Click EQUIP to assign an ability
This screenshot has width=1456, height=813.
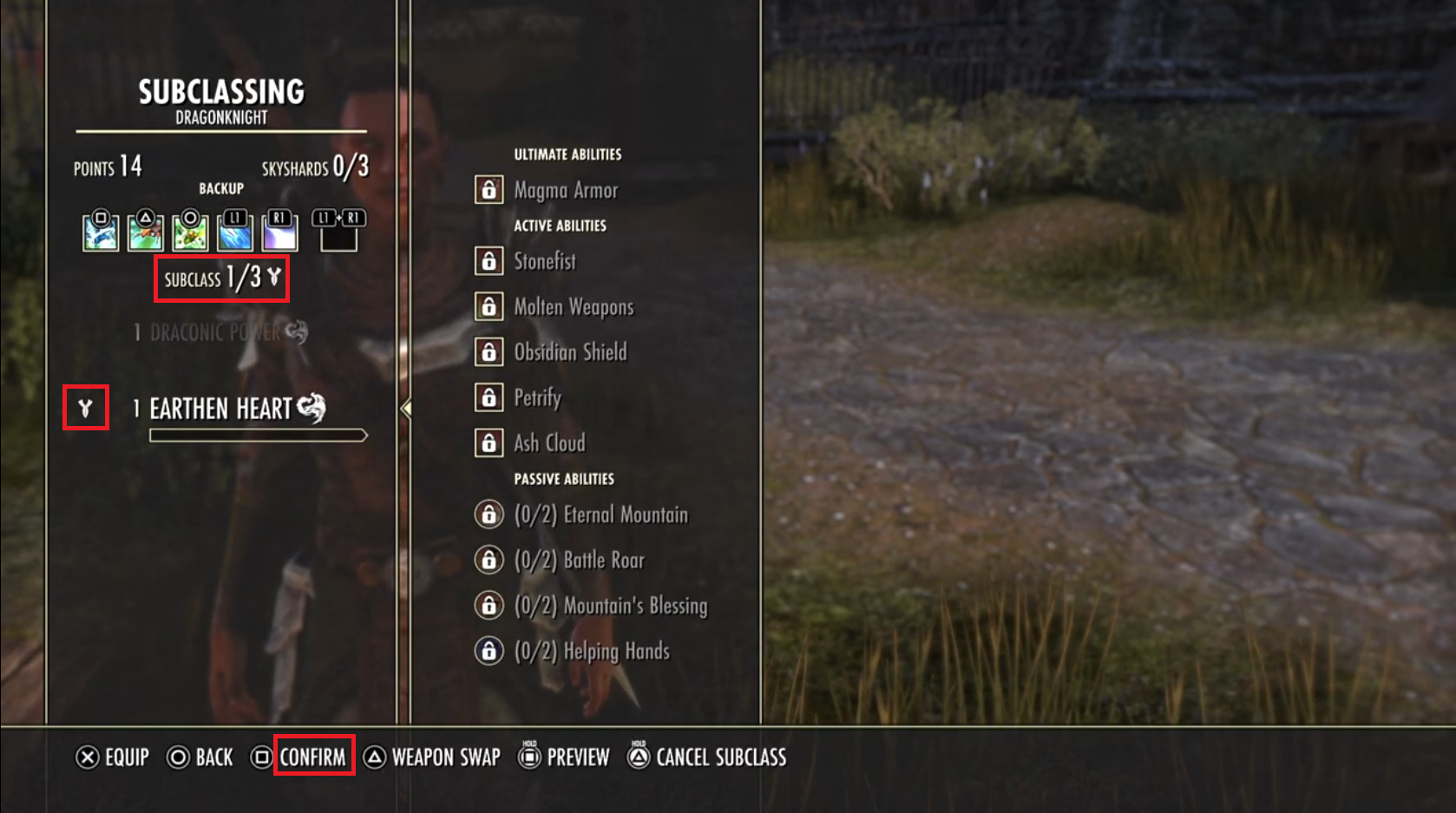114,757
